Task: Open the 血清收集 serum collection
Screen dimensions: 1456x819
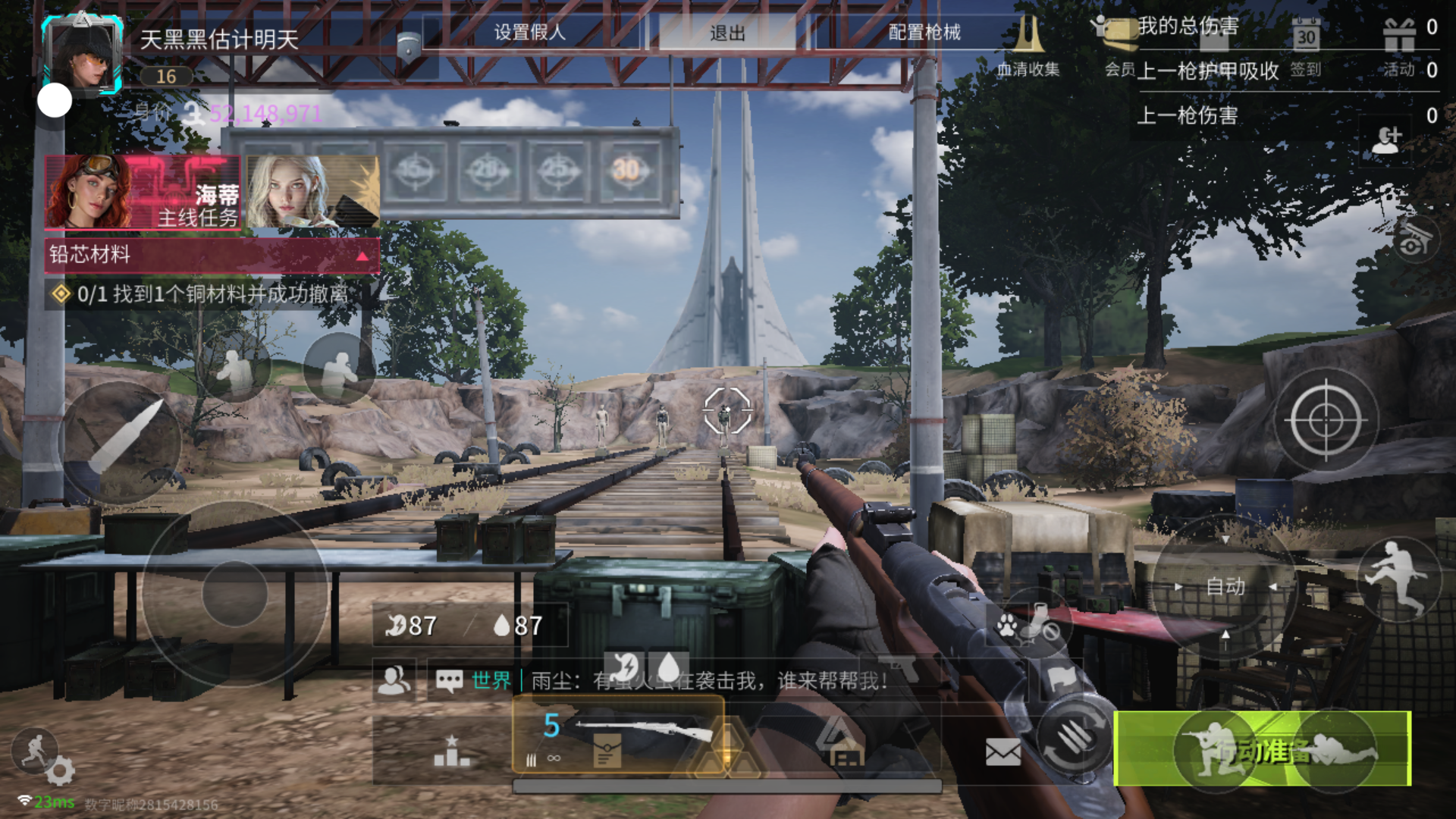Action: click(x=1028, y=47)
